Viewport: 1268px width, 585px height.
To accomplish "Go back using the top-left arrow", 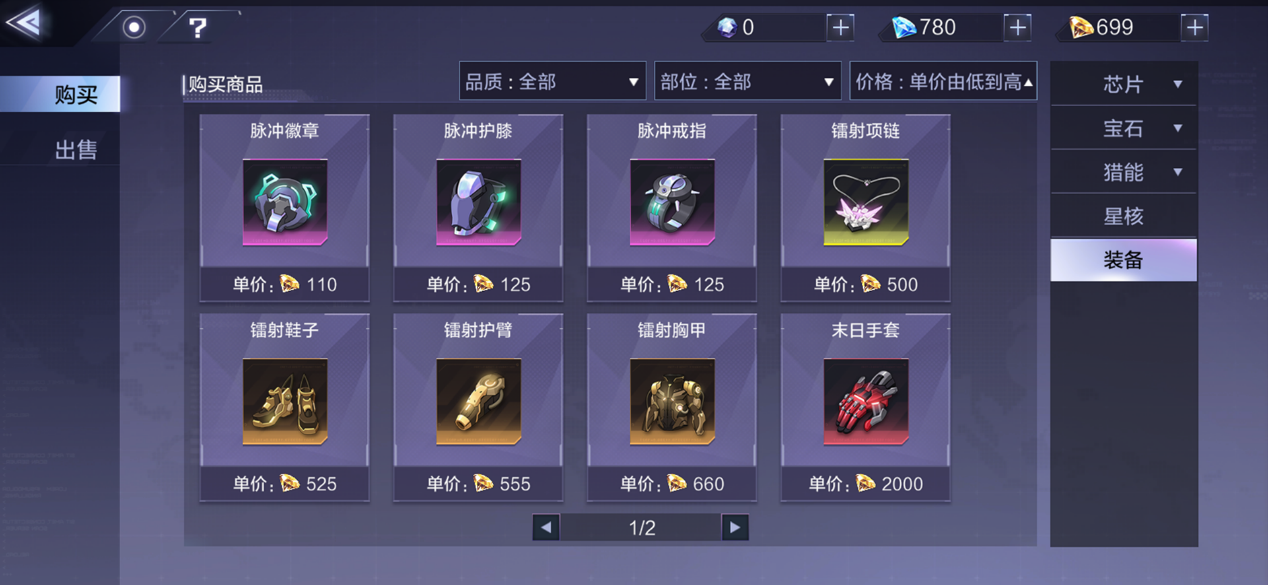I will pyautogui.click(x=25, y=22).
